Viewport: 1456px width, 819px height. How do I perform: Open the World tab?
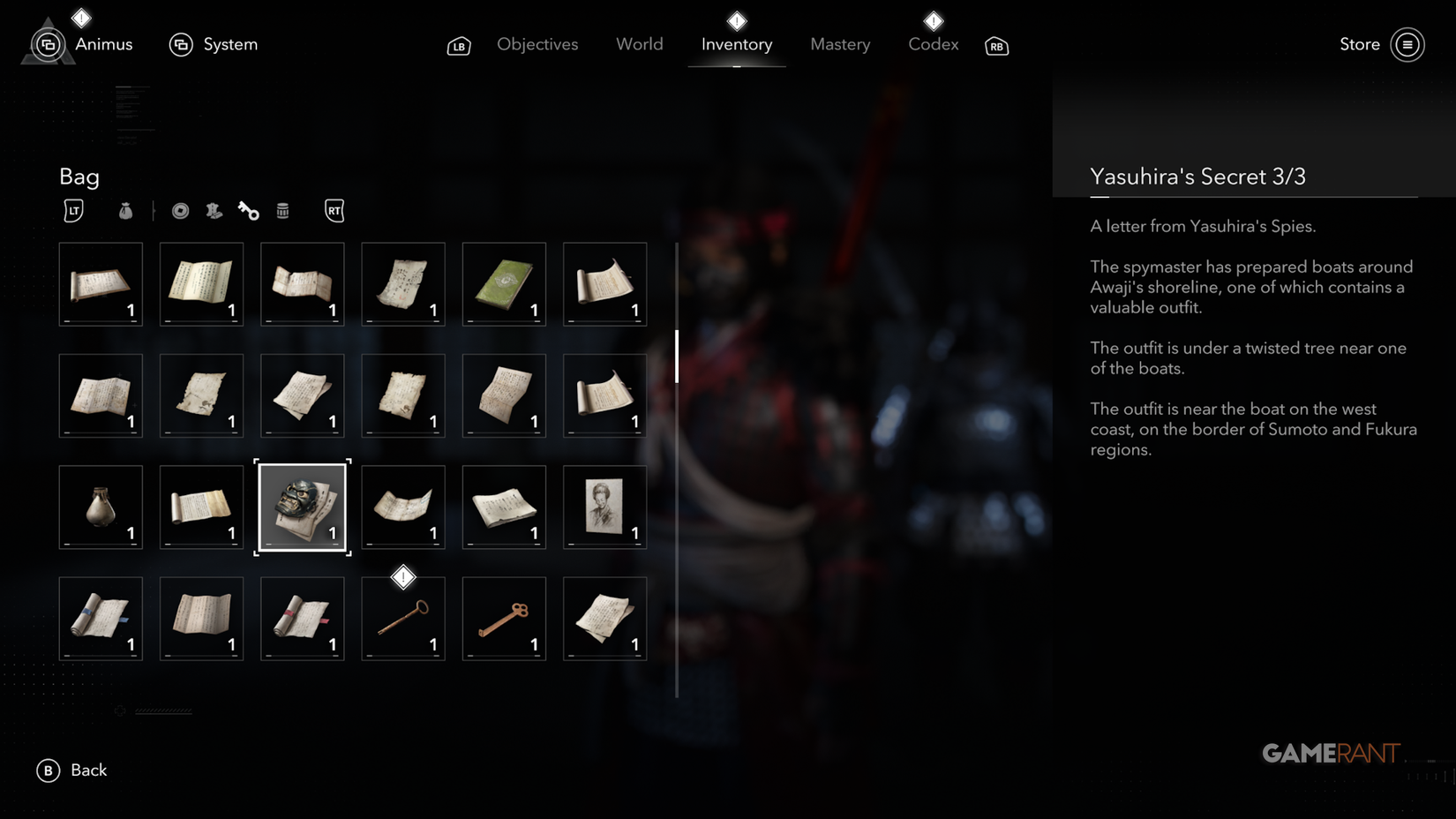(639, 44)
